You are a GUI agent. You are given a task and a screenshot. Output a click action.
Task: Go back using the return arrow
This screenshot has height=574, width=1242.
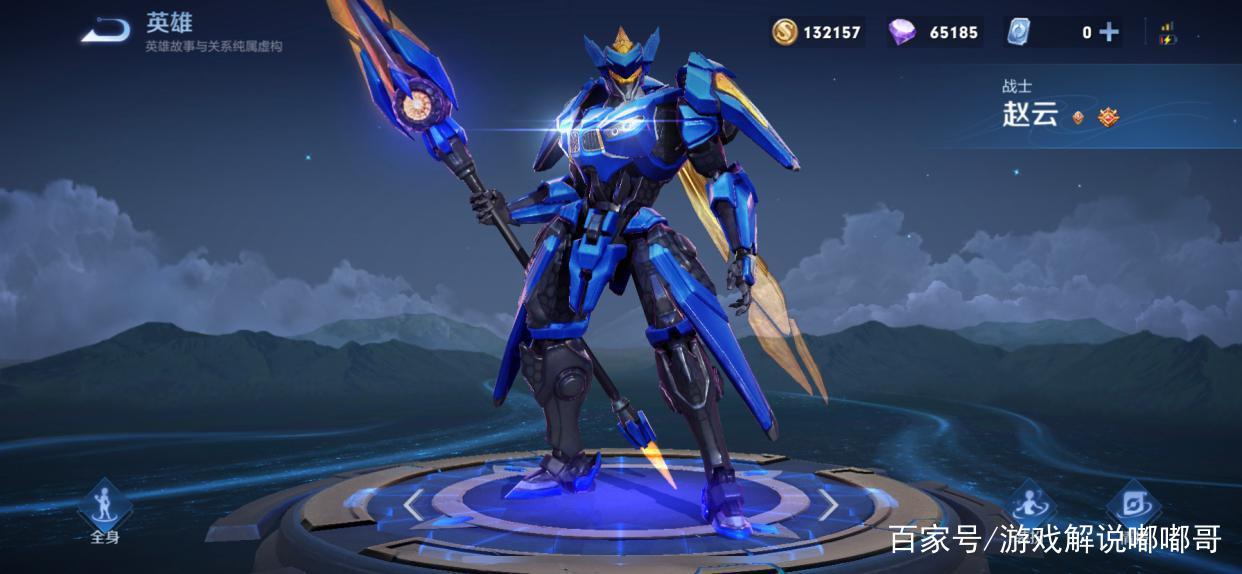(x=105, y=31)
